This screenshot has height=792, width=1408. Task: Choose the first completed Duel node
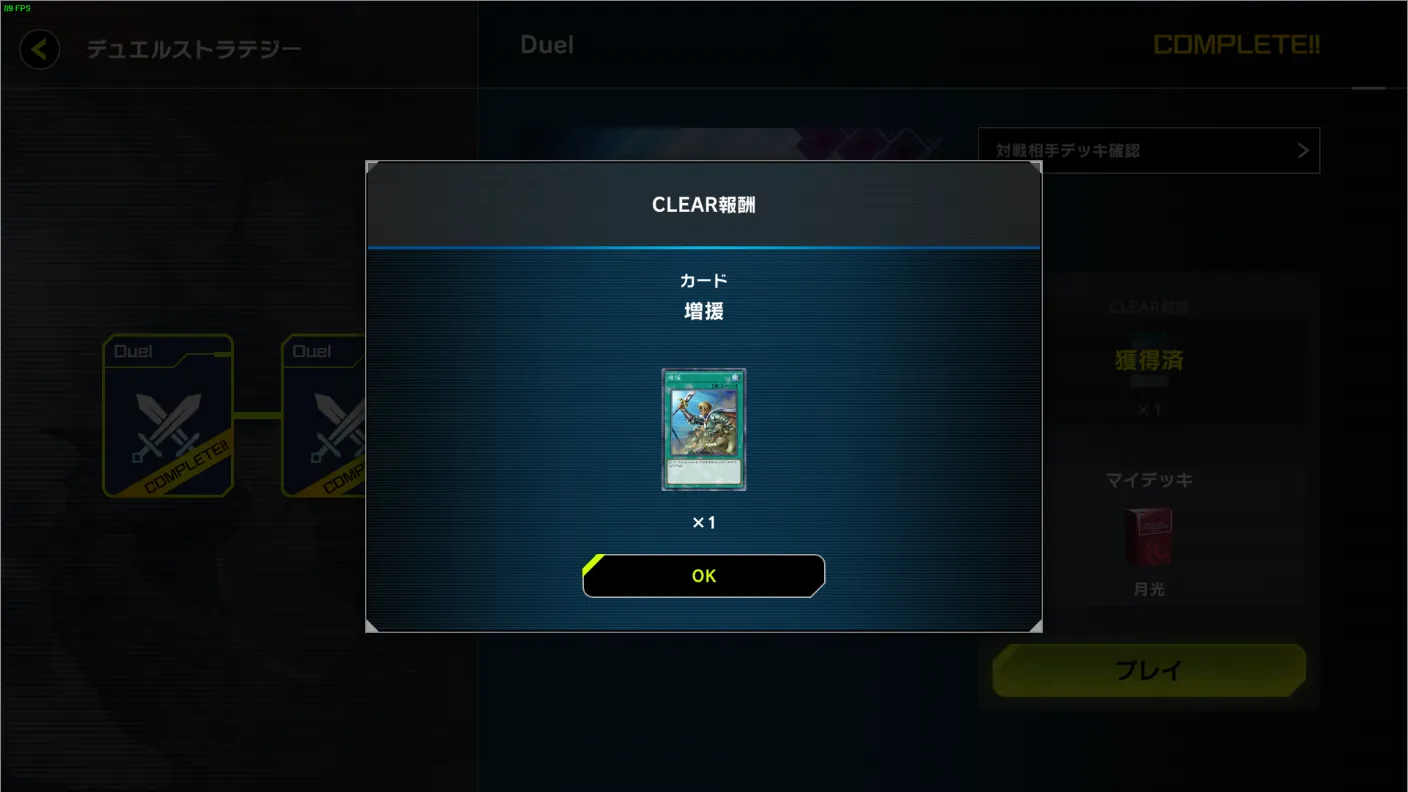[x=168, y=416]
